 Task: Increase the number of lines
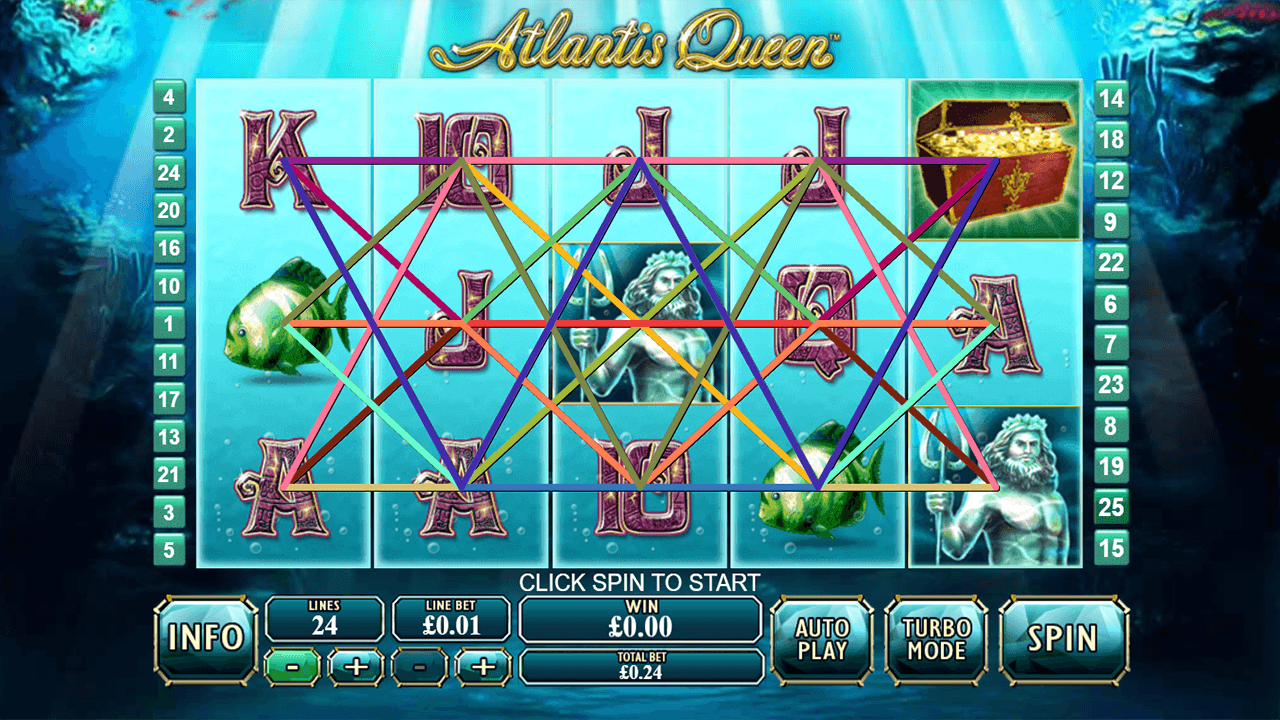[x=356, y=666]
